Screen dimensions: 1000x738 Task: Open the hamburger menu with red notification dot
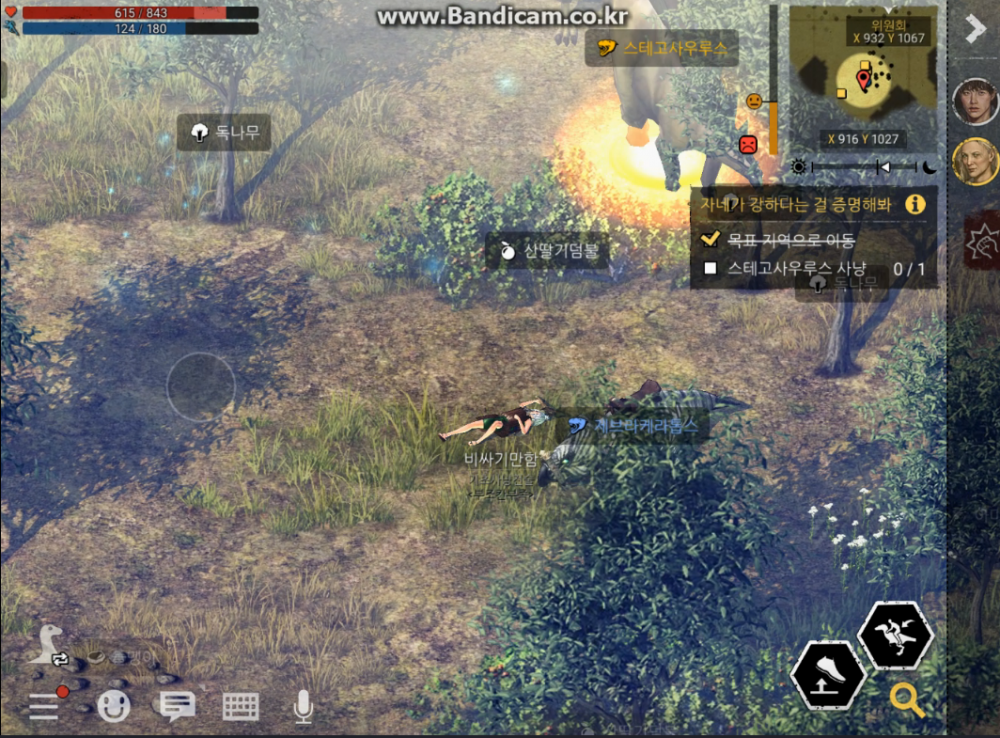tap(45, 705)
